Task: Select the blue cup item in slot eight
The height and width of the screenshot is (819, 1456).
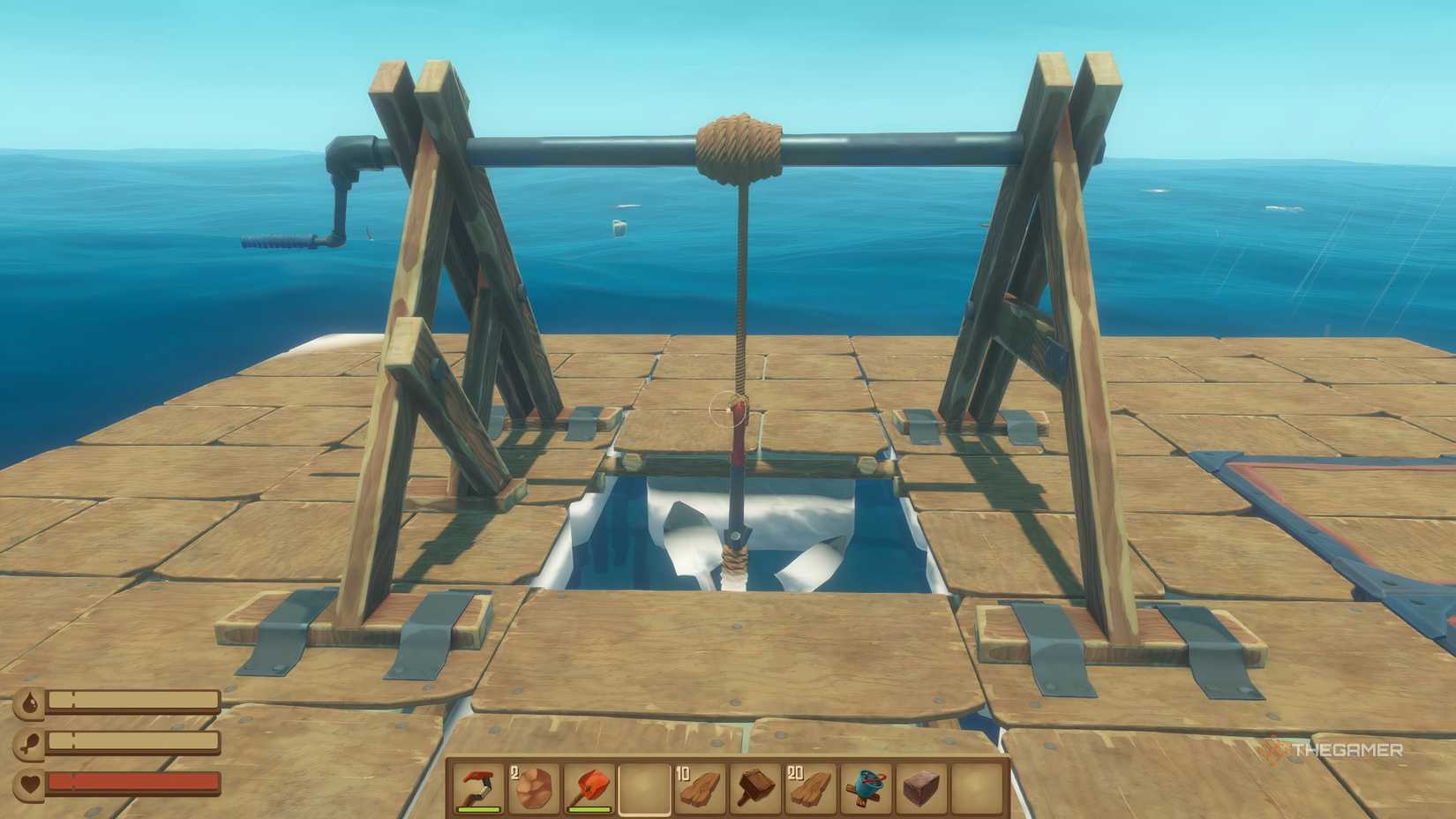Action: tap(864, 790)
